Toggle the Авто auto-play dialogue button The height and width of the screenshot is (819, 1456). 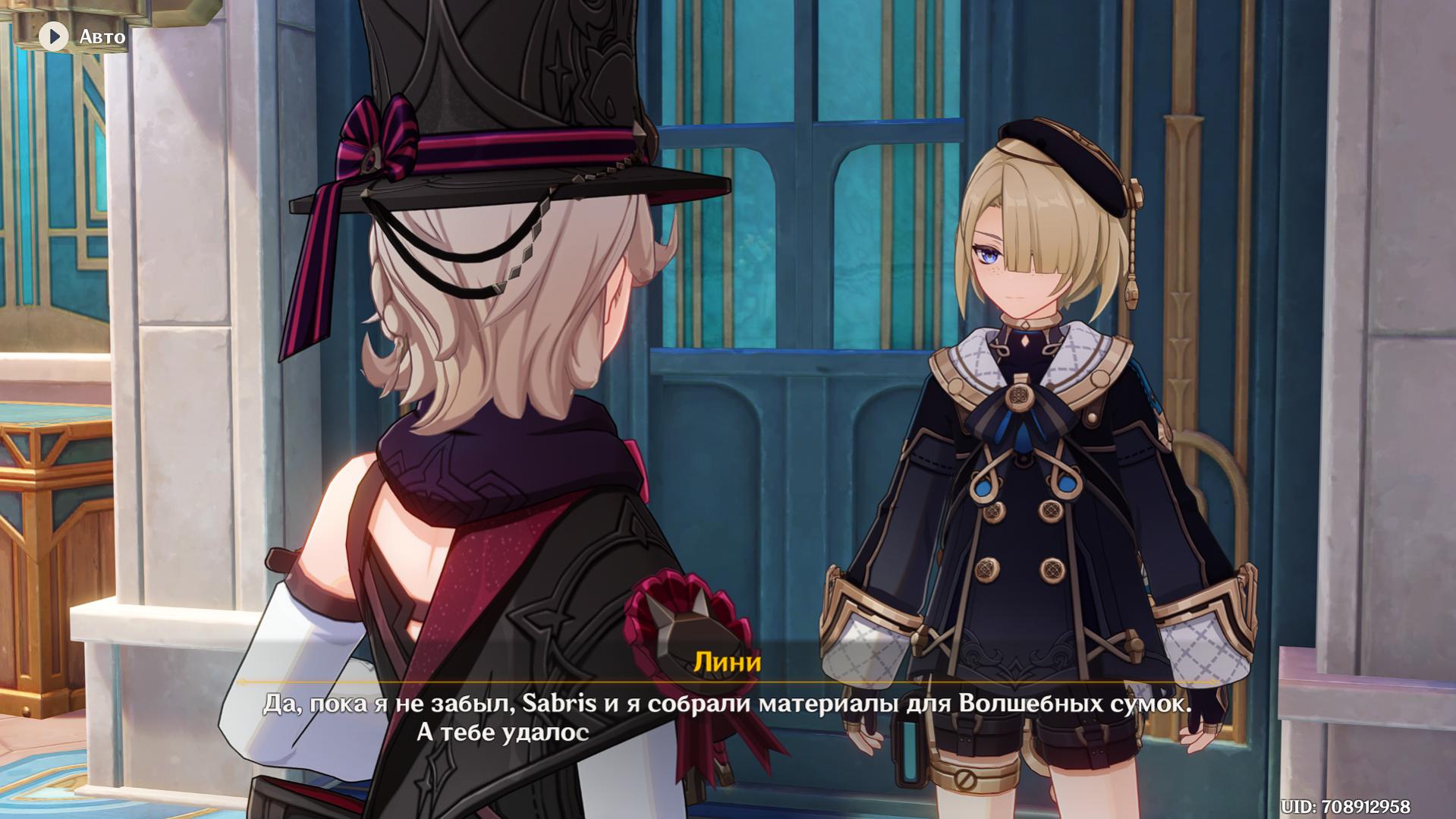(55, 36)
